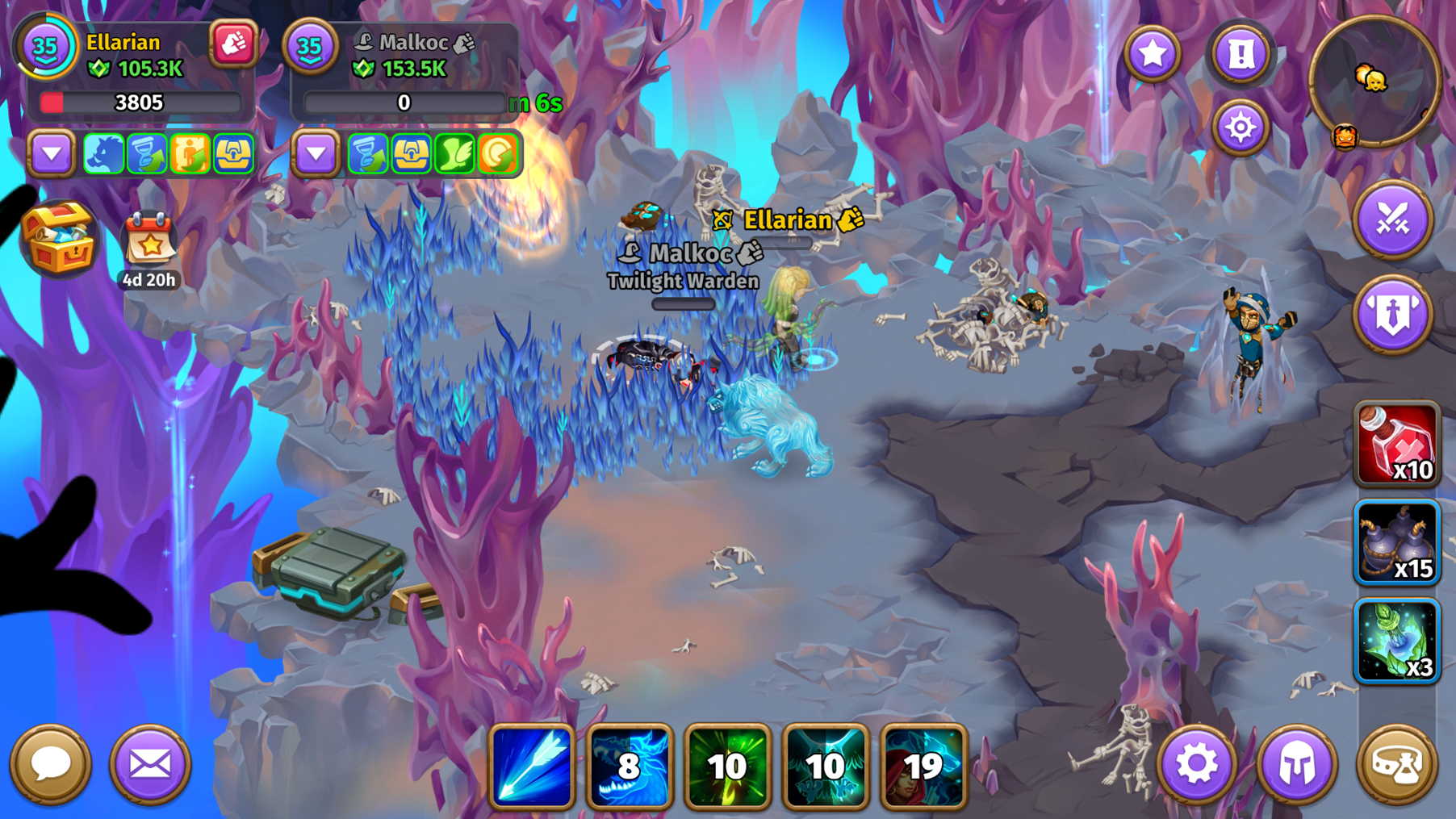
Task: Tap the red fist icon beside Ellarian
Action: click(x=233, y=44)
